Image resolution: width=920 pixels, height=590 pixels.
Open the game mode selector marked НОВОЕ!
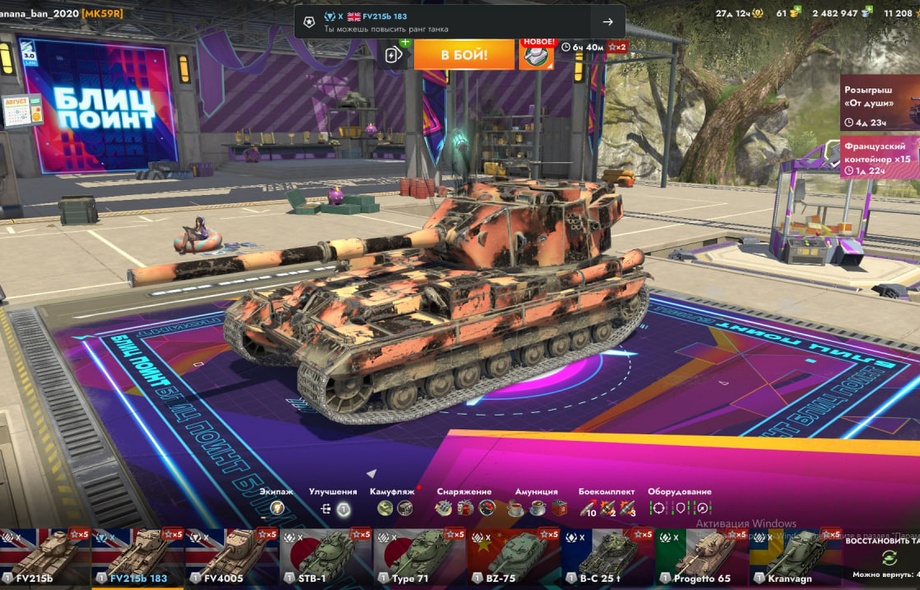[536, 54]
